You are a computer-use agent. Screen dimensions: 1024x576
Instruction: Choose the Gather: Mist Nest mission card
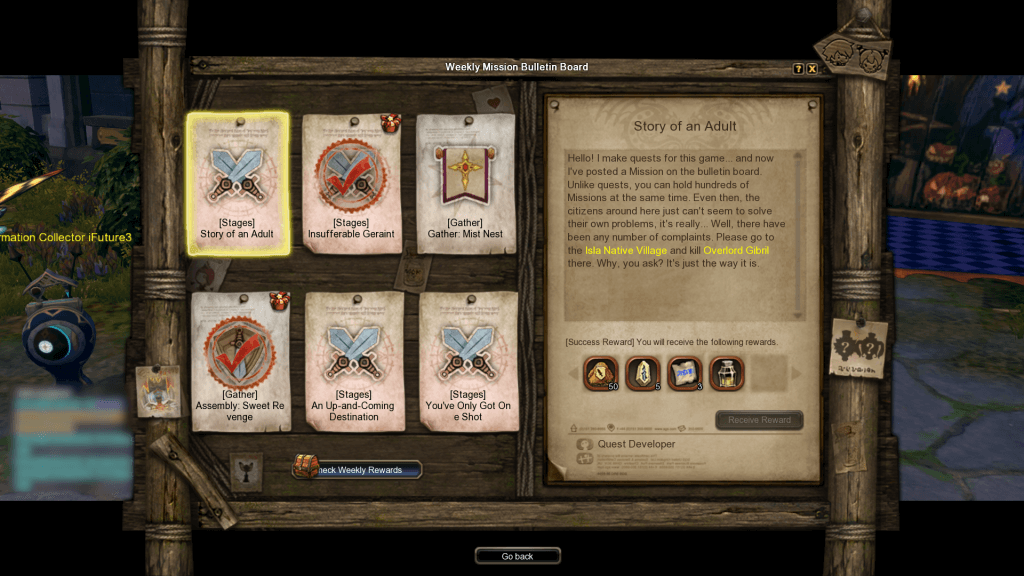coord(465,182)
